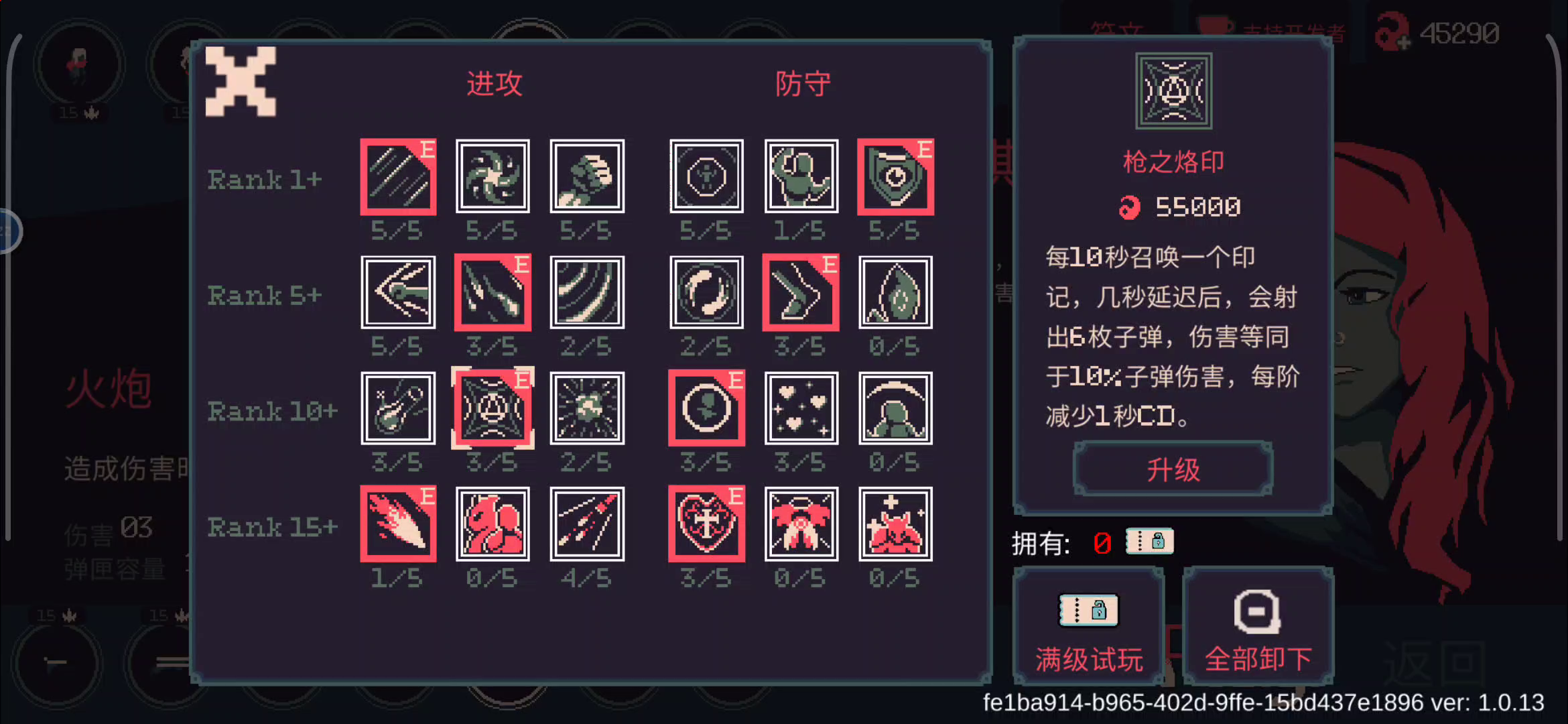Switch to the 防守 defense column
Screen dimensions: 1568x724
(x=801, y=82)
